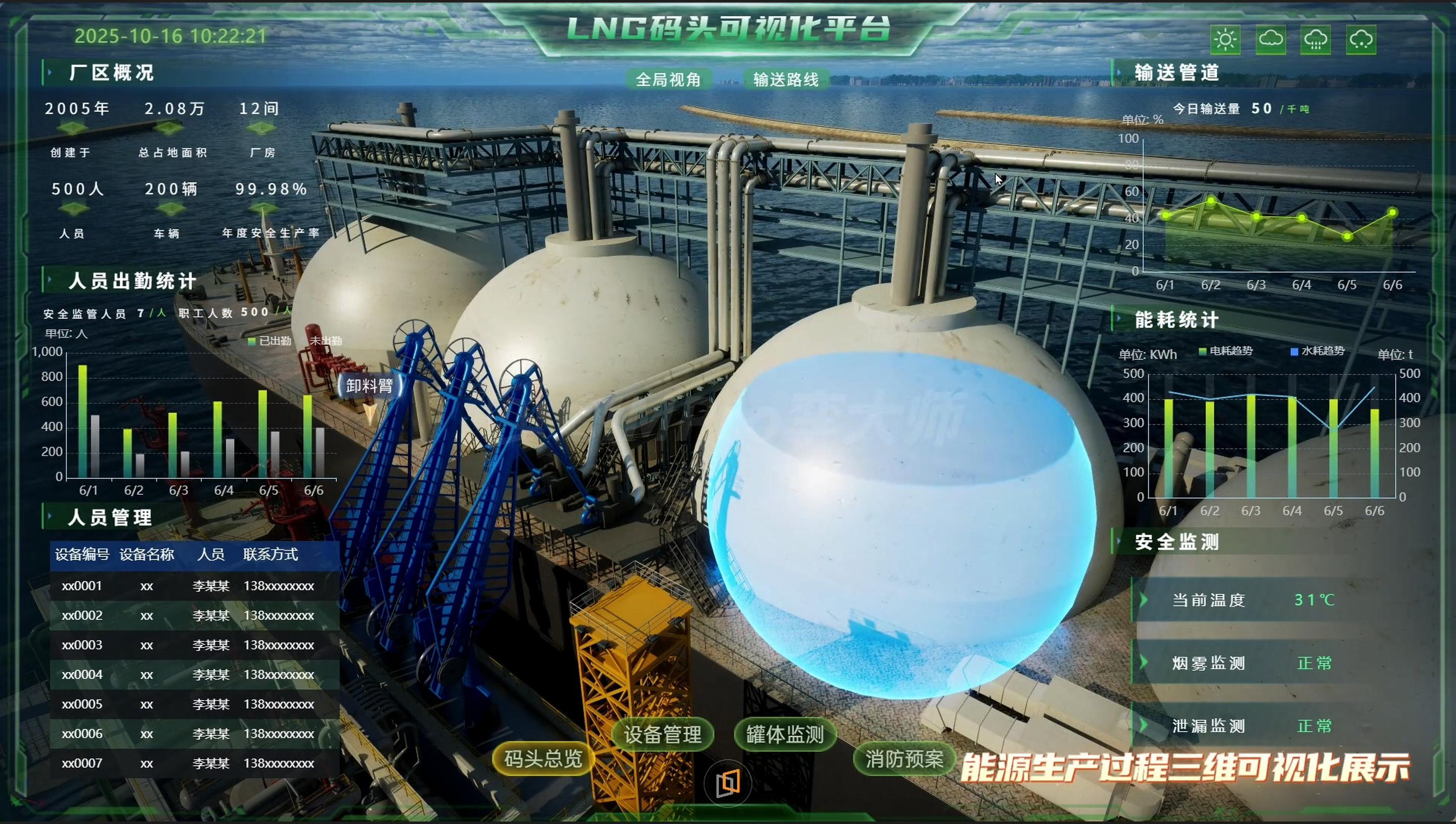Toggle the 已出勤 attendance legend entry
The width and height of the screenshot is (1456, 824).
pos(270,341)
